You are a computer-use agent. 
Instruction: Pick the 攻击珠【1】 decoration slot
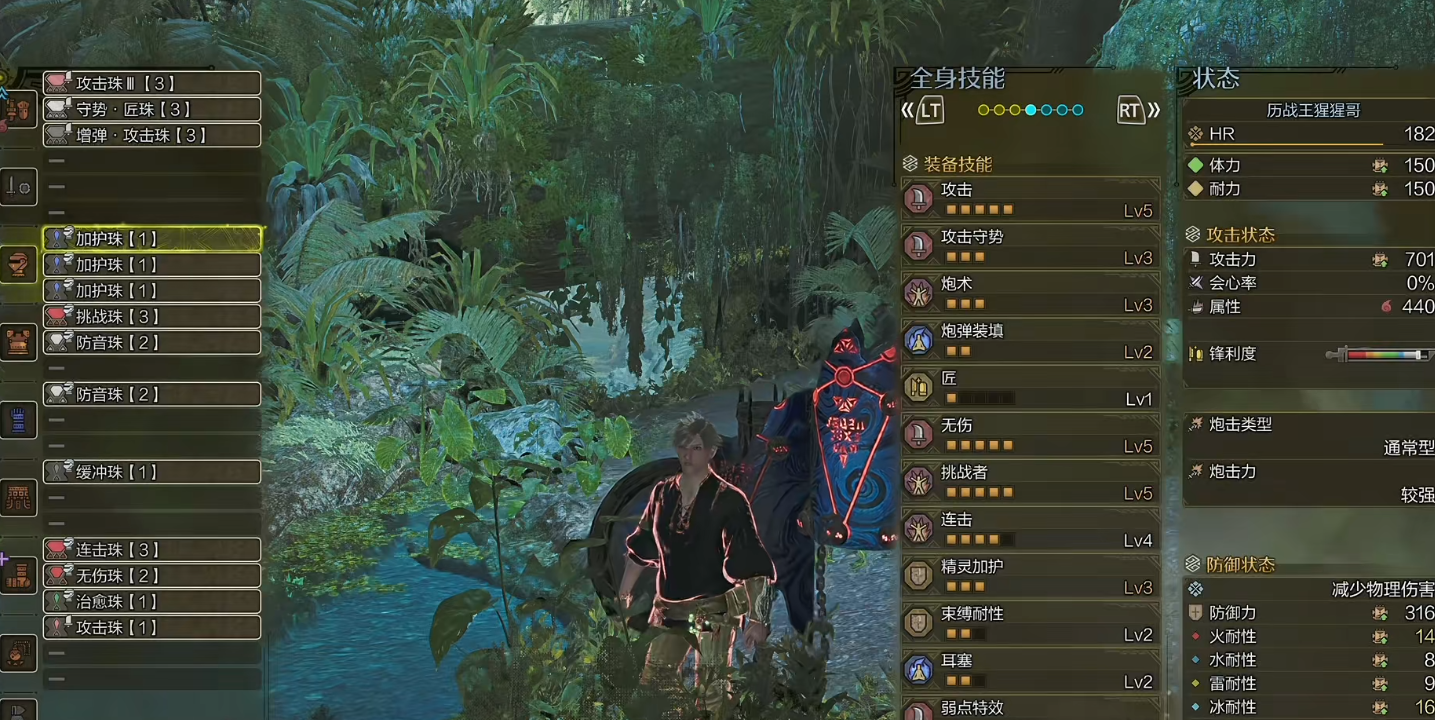coord(152,627)
